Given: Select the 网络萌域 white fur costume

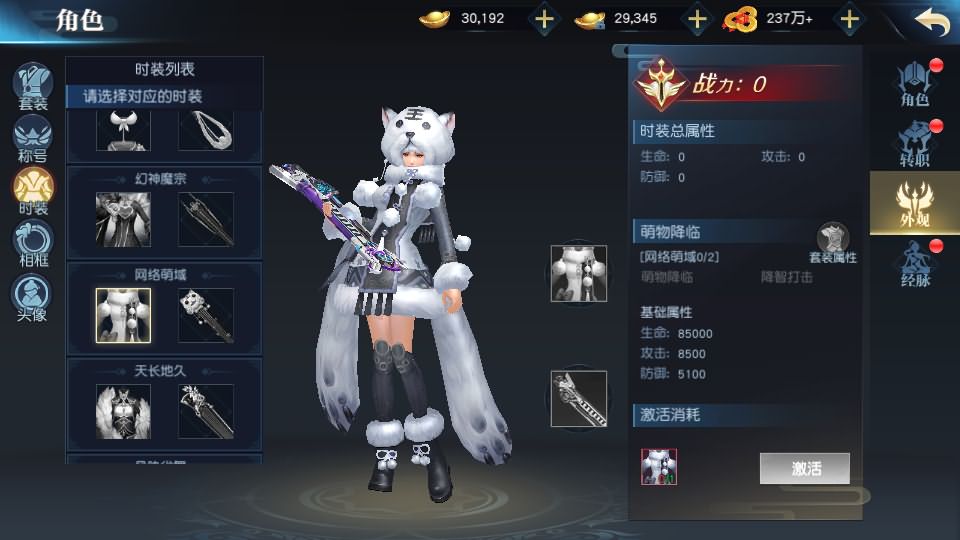Looking at the screenshot, I should click(x=123, y=315).
